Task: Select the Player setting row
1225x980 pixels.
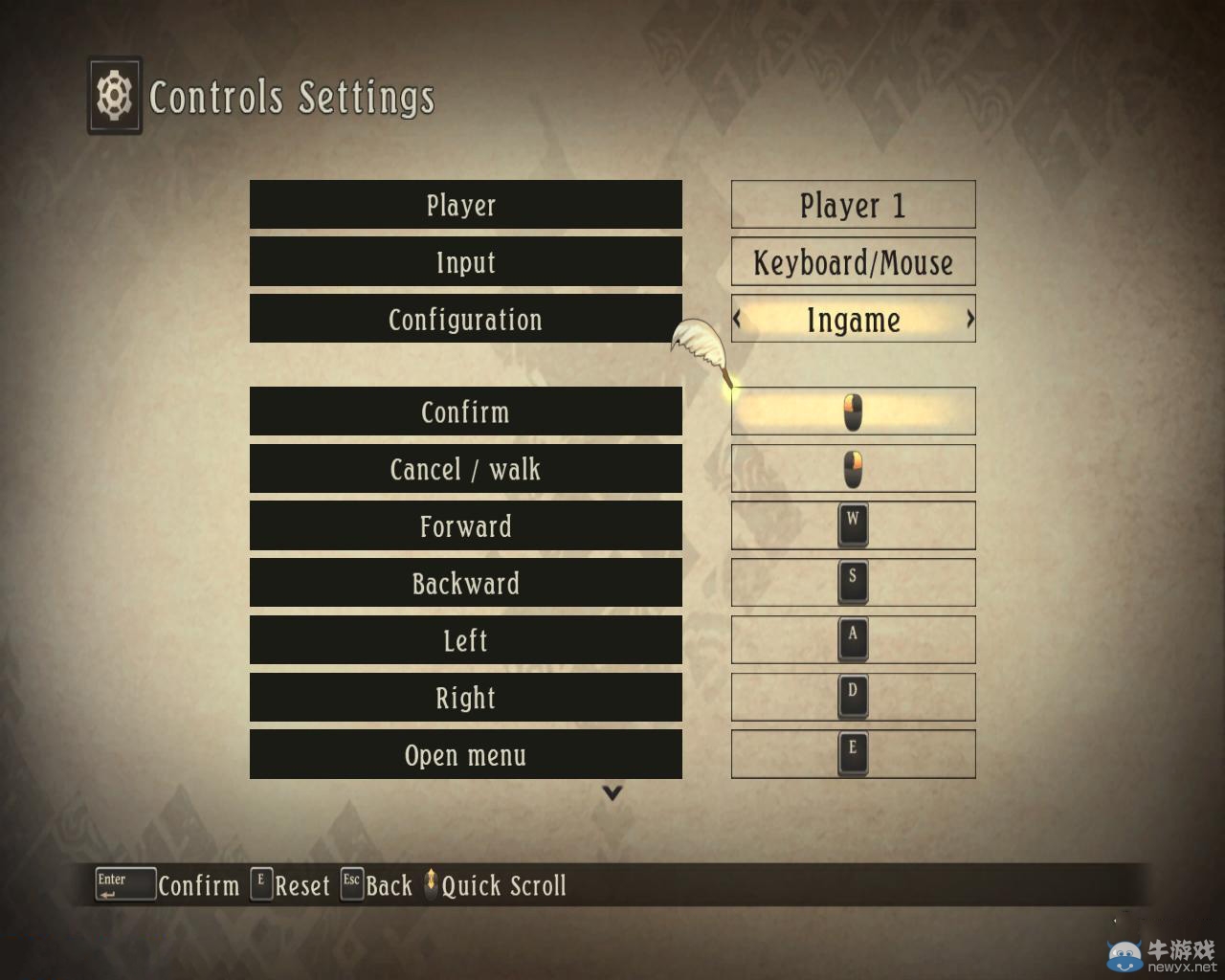Action: 465,205
